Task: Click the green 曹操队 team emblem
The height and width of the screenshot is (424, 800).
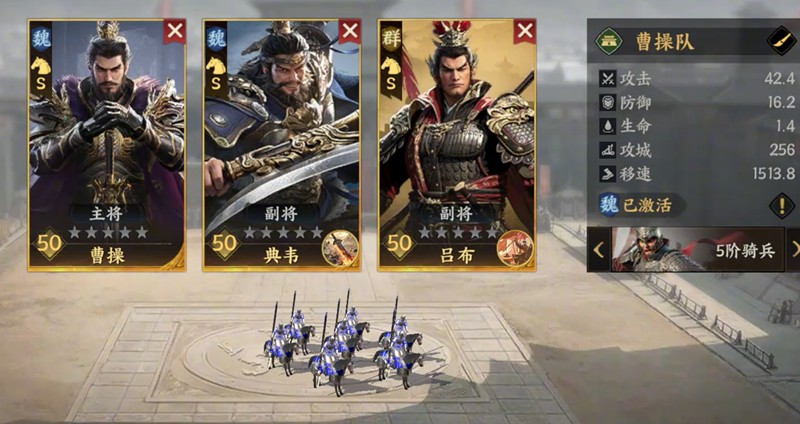Action: 609,41
